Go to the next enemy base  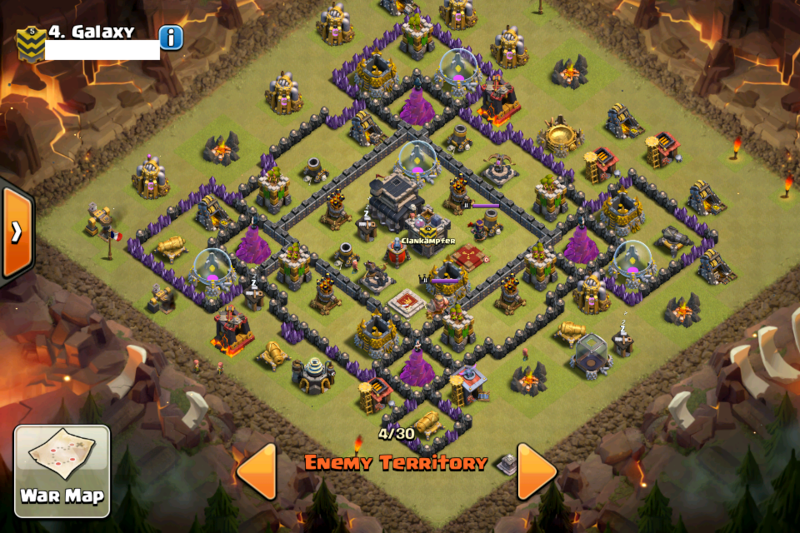pos(536,471)
